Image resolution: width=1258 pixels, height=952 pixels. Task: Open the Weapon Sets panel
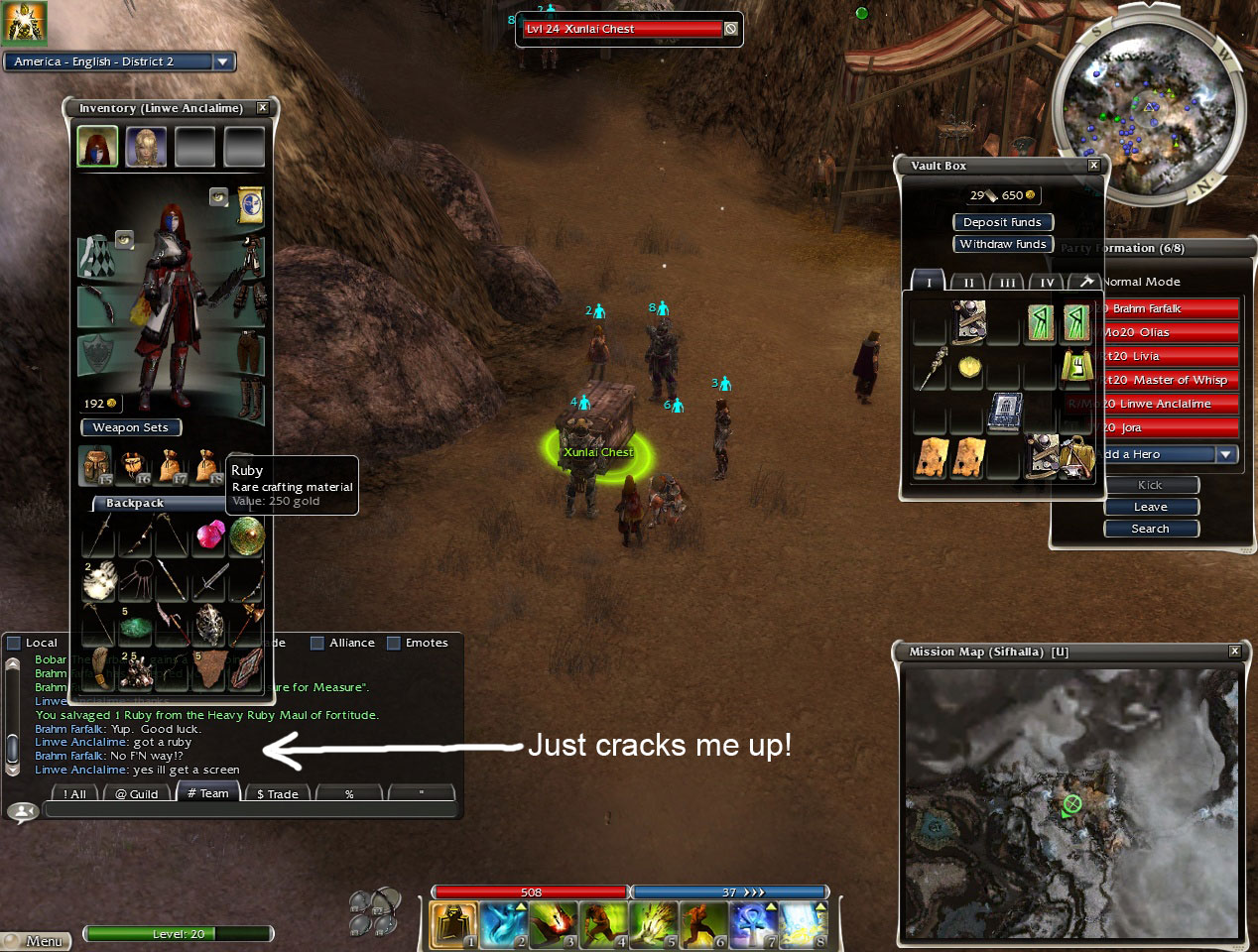(130, 427)
